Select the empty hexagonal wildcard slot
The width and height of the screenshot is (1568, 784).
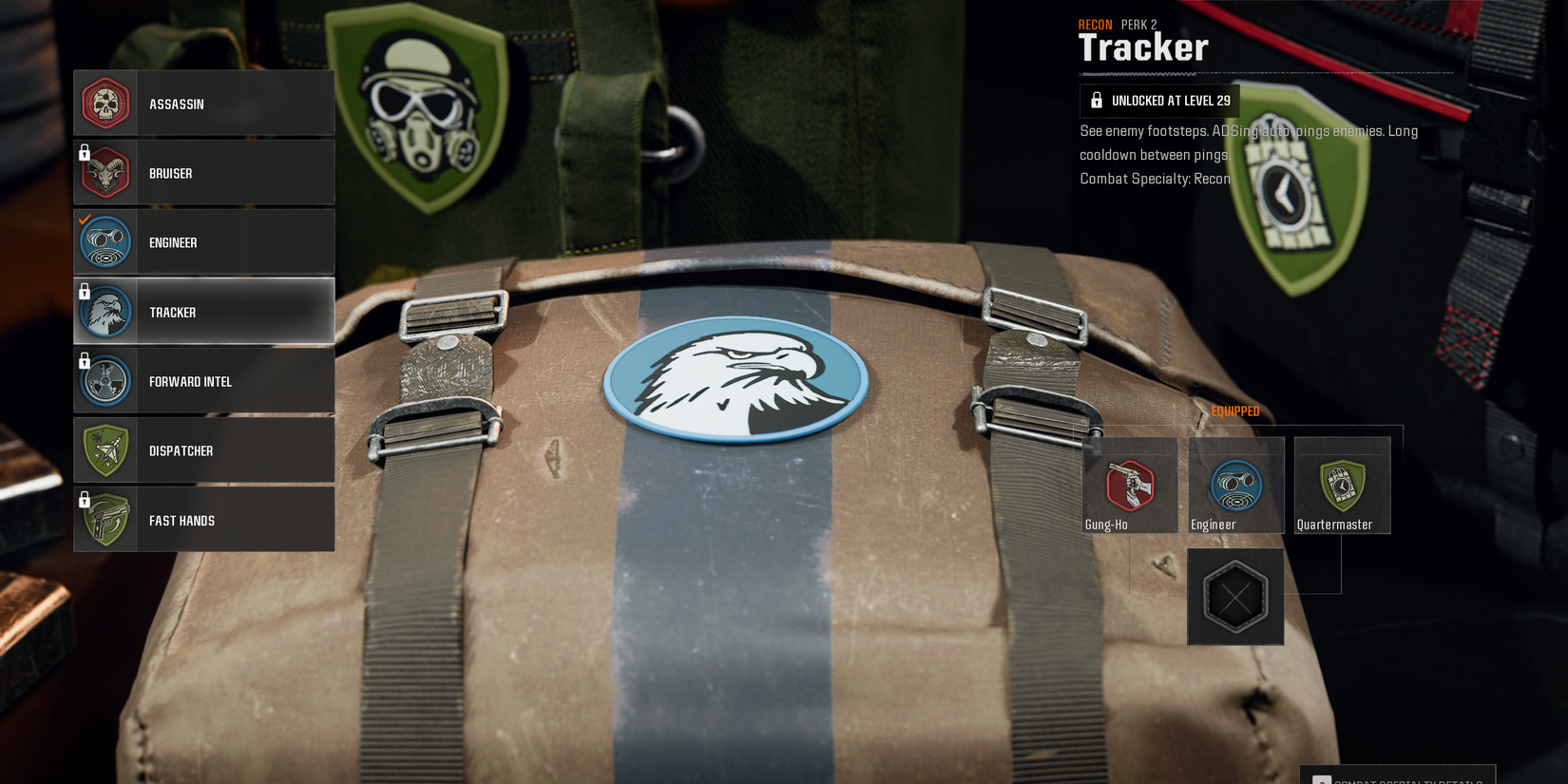click(x=1234, y=597)
